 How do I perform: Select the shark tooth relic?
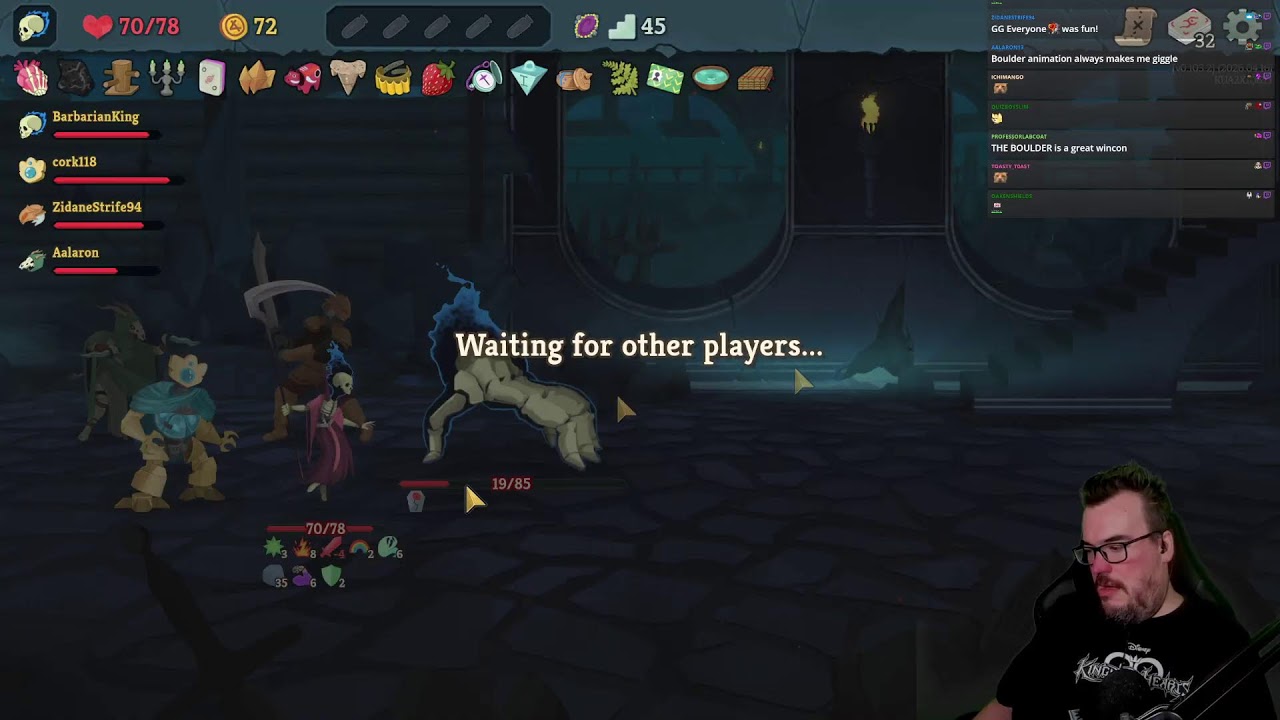pos(347,78)
